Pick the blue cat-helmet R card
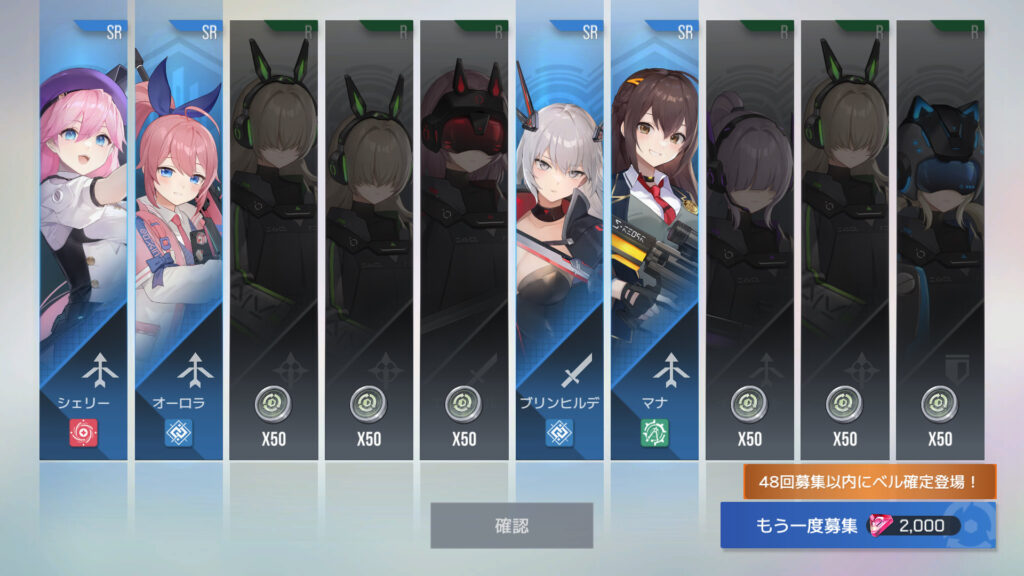The width and height of the screenshot is (1024, 576). click(940, 240)
